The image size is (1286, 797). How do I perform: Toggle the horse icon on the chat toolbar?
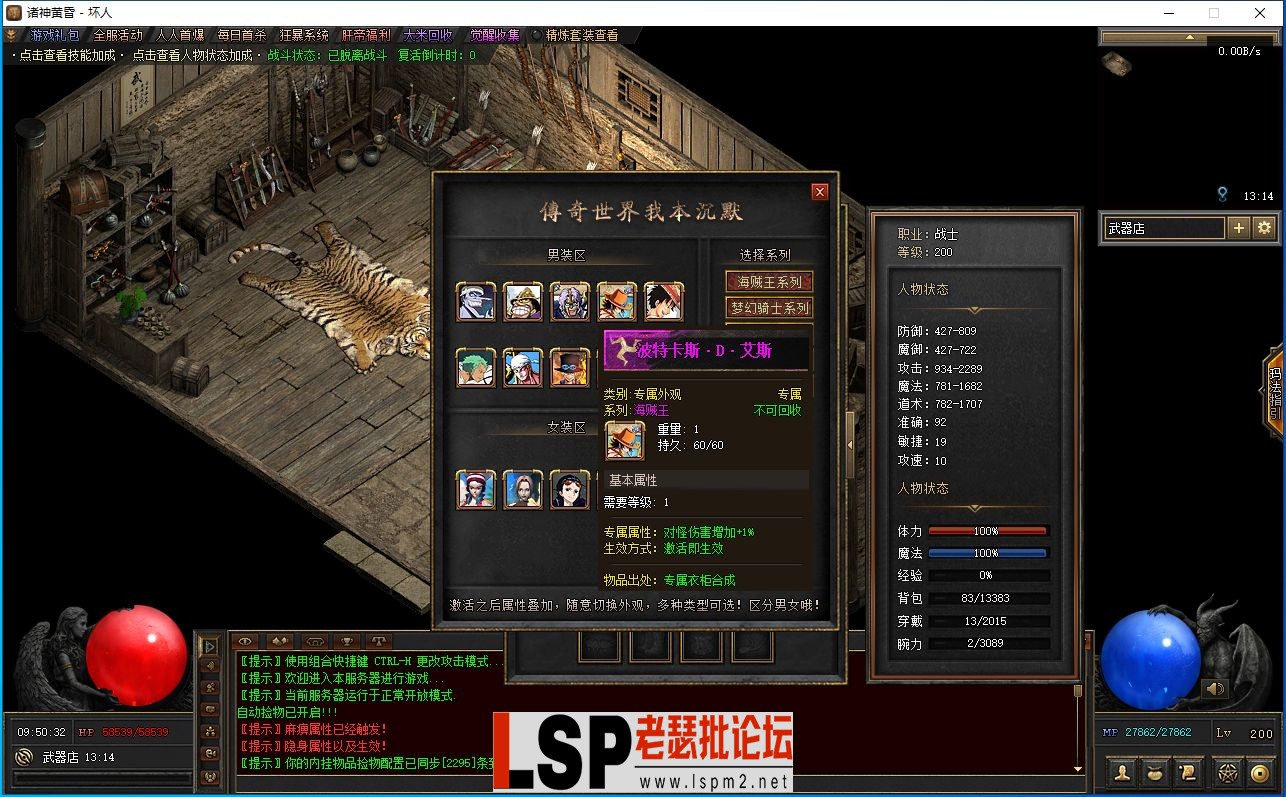coord(313,641)
